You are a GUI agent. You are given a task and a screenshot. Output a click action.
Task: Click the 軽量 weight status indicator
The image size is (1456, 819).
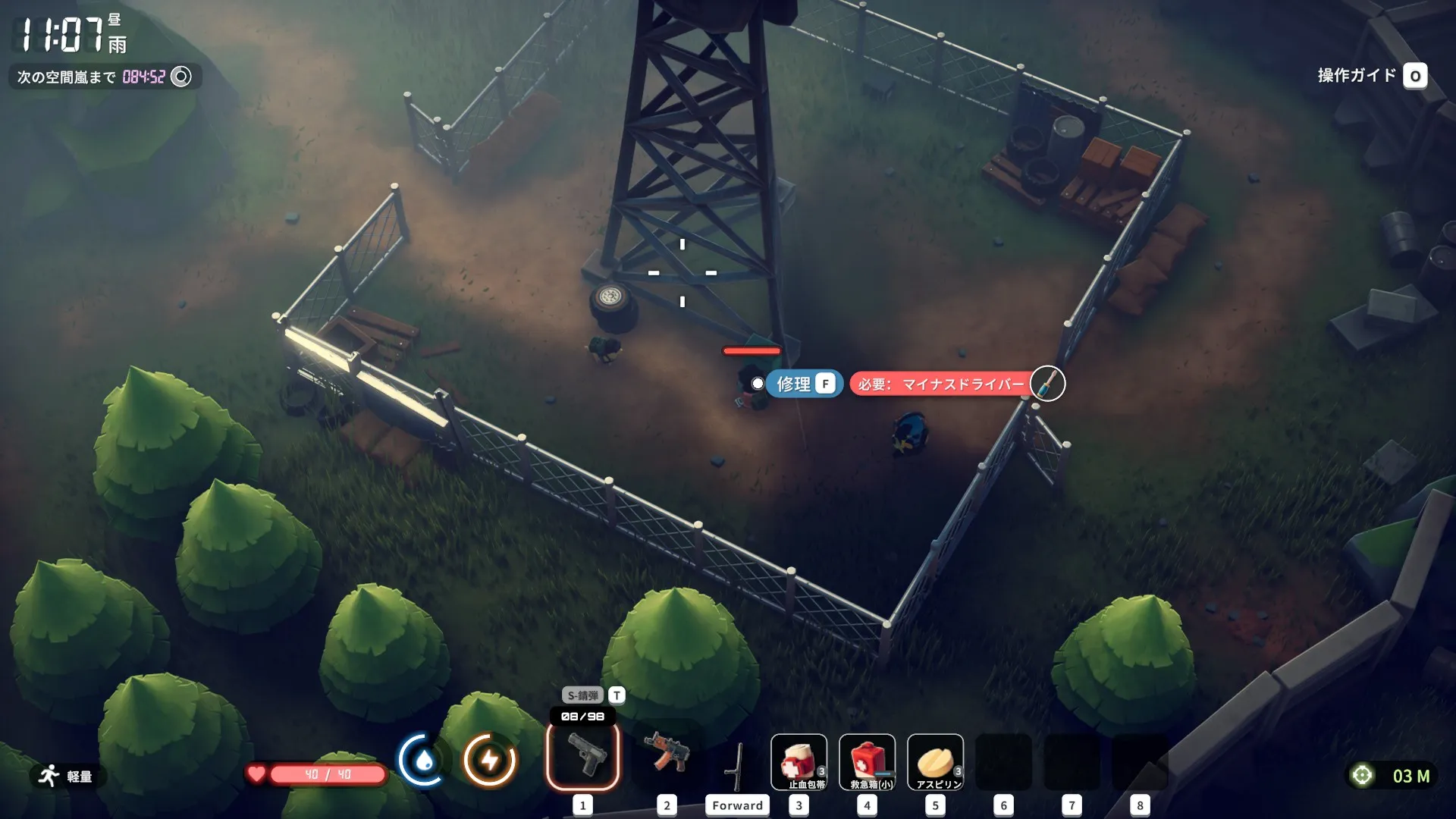point(67,776)
